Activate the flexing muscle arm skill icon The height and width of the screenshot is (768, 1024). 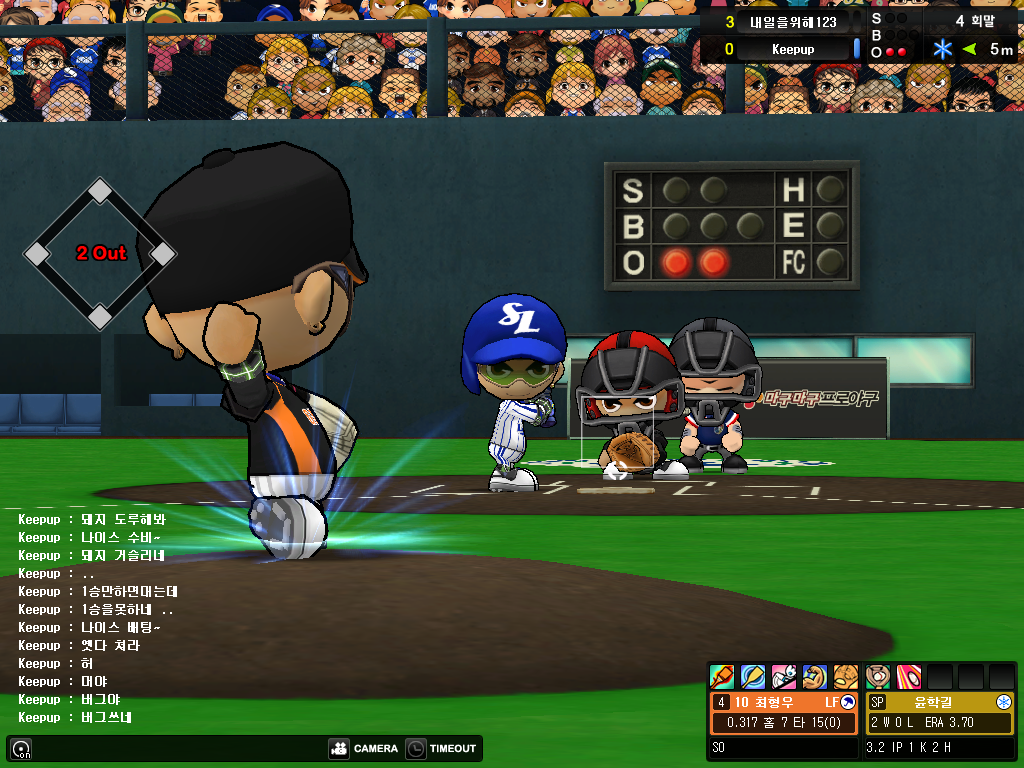(x=815, y=677)
